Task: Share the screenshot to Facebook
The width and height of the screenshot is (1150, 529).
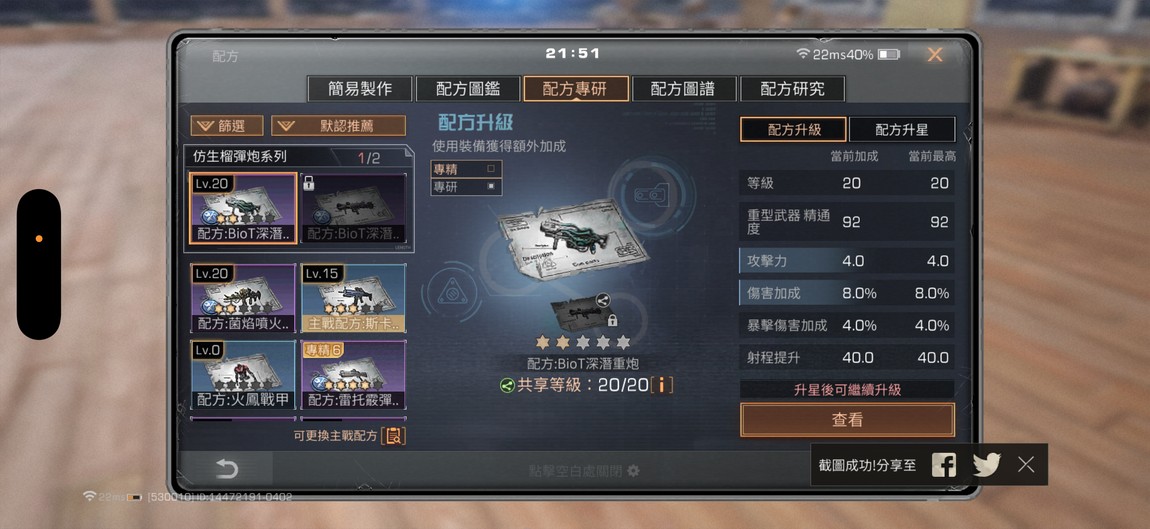Action: tap(943, 464)
